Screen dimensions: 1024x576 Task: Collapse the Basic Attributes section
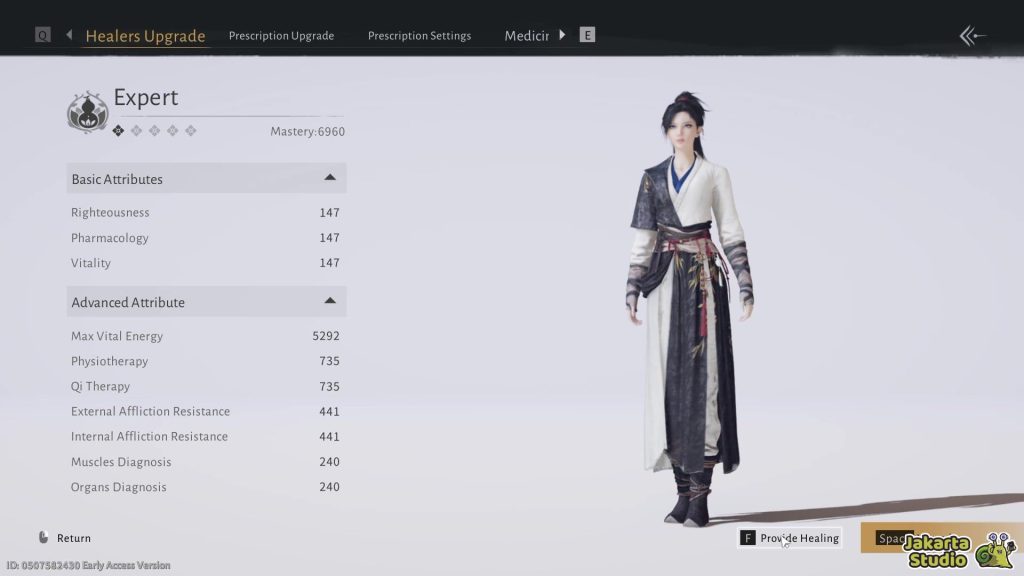330,178
